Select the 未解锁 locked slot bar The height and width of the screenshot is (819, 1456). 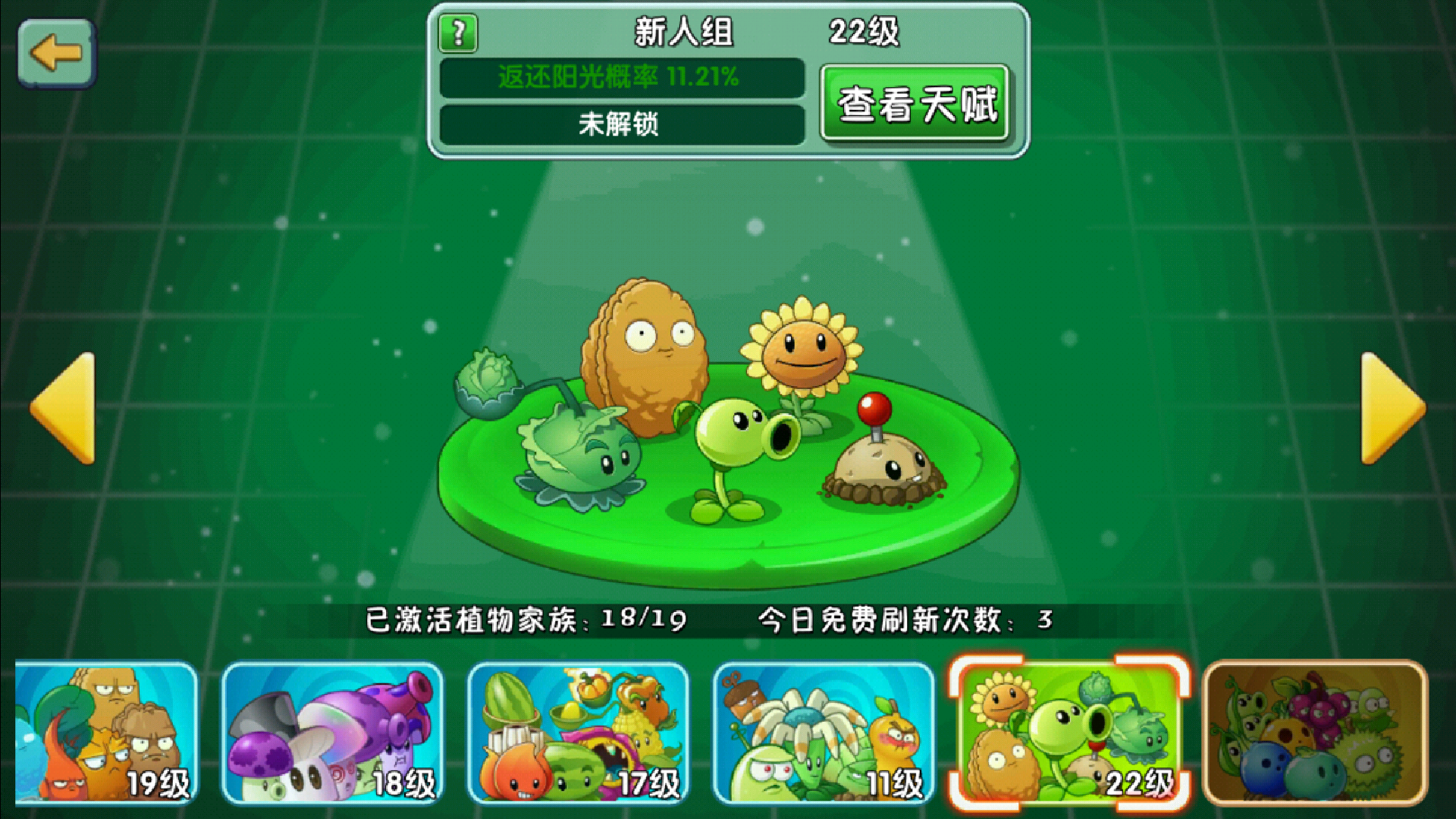pyautogui.click(x=620, y=124)
